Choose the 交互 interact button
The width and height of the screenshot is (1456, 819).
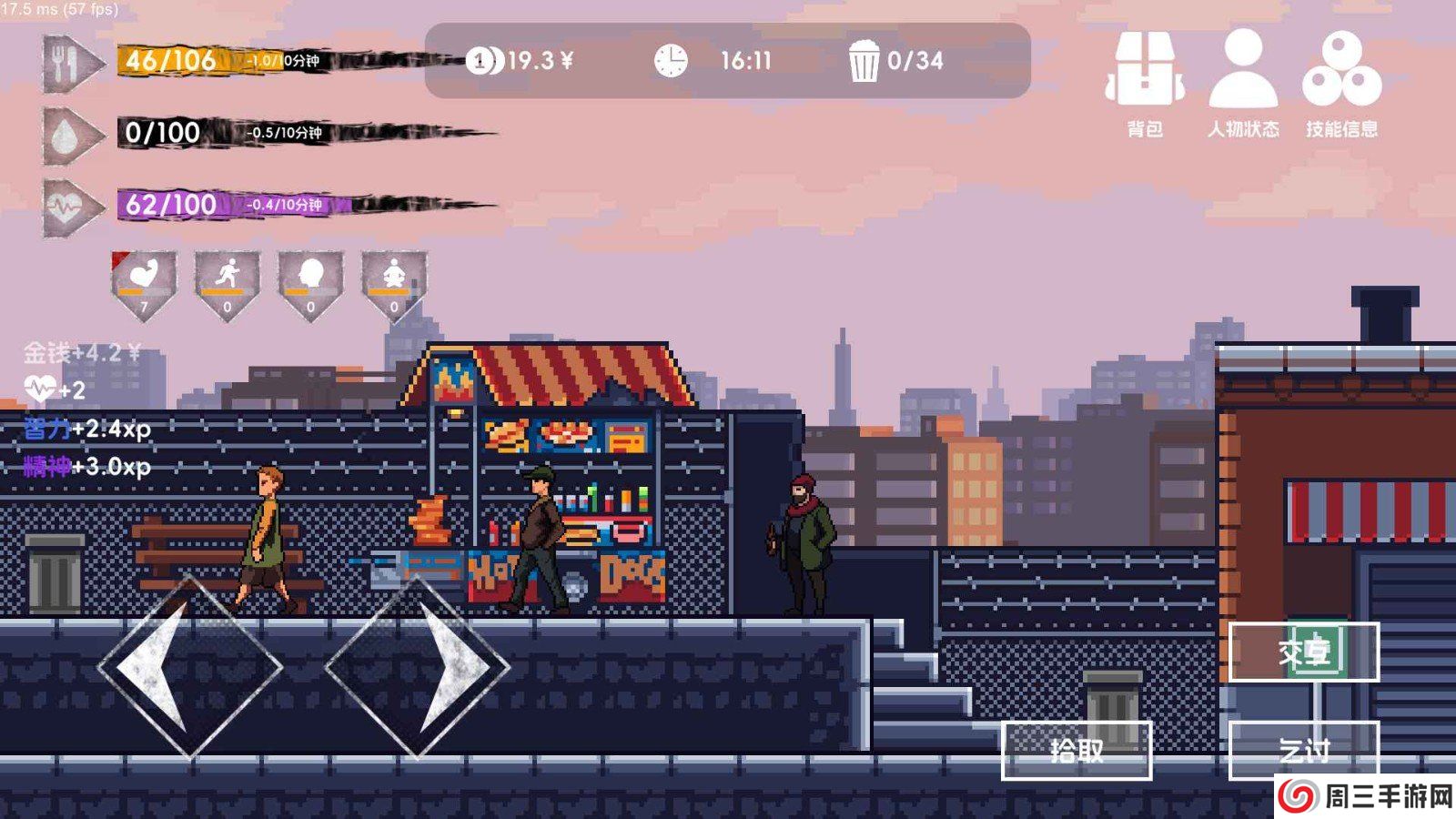click(x=1304, y=652)
